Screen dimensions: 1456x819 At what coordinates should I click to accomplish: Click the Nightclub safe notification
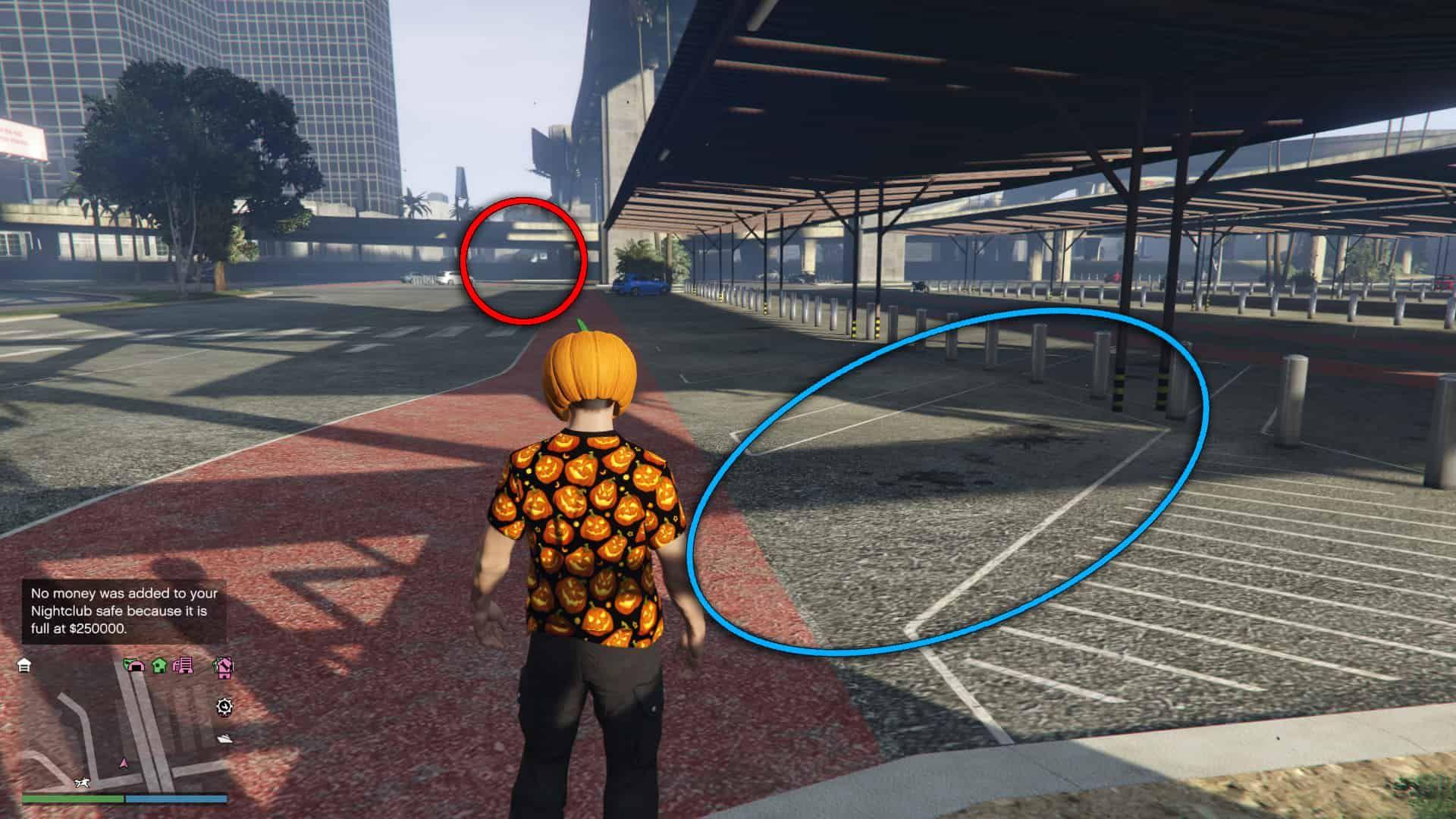tap(125, 610)
